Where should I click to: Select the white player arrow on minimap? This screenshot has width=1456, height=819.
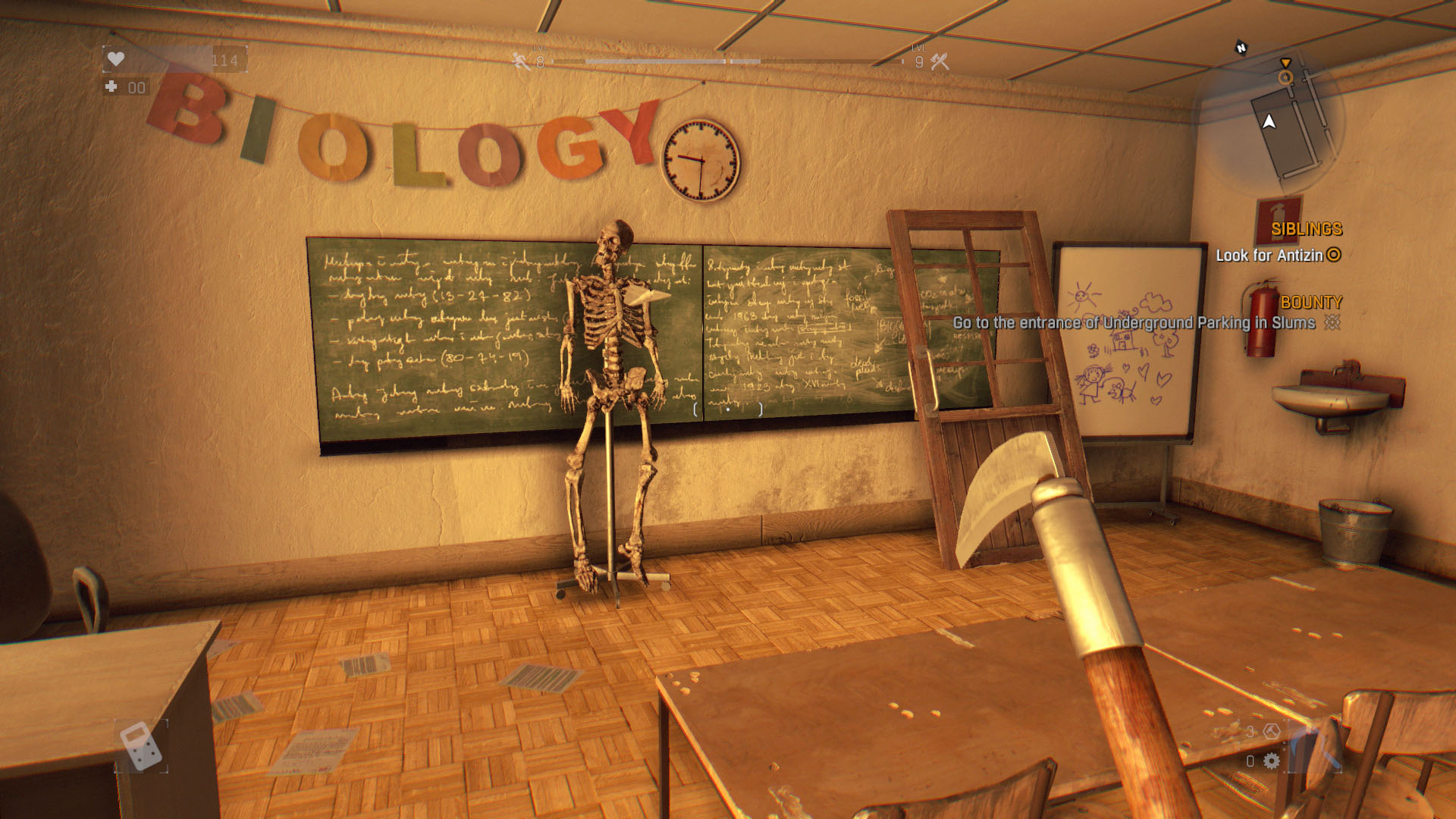tap(1269, 121)
